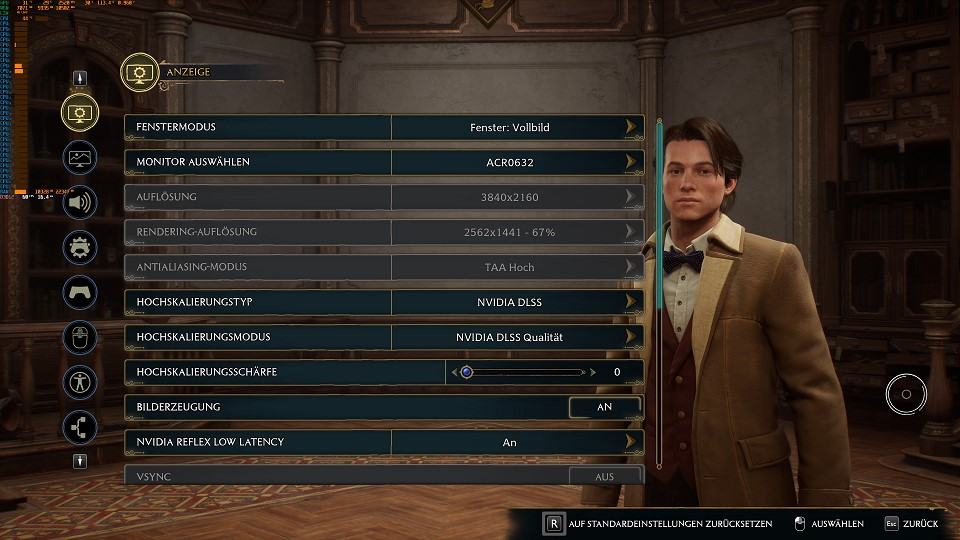Image resolution: width=960 pixels, height=540 pixels.
Task: Open the Hochskalierungsmodus option
Action: tap(509, 337)
